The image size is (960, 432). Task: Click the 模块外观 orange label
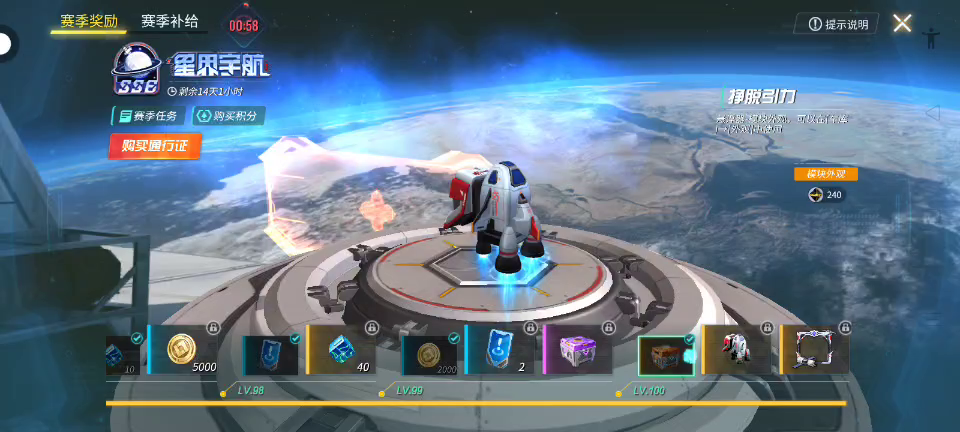826,173
